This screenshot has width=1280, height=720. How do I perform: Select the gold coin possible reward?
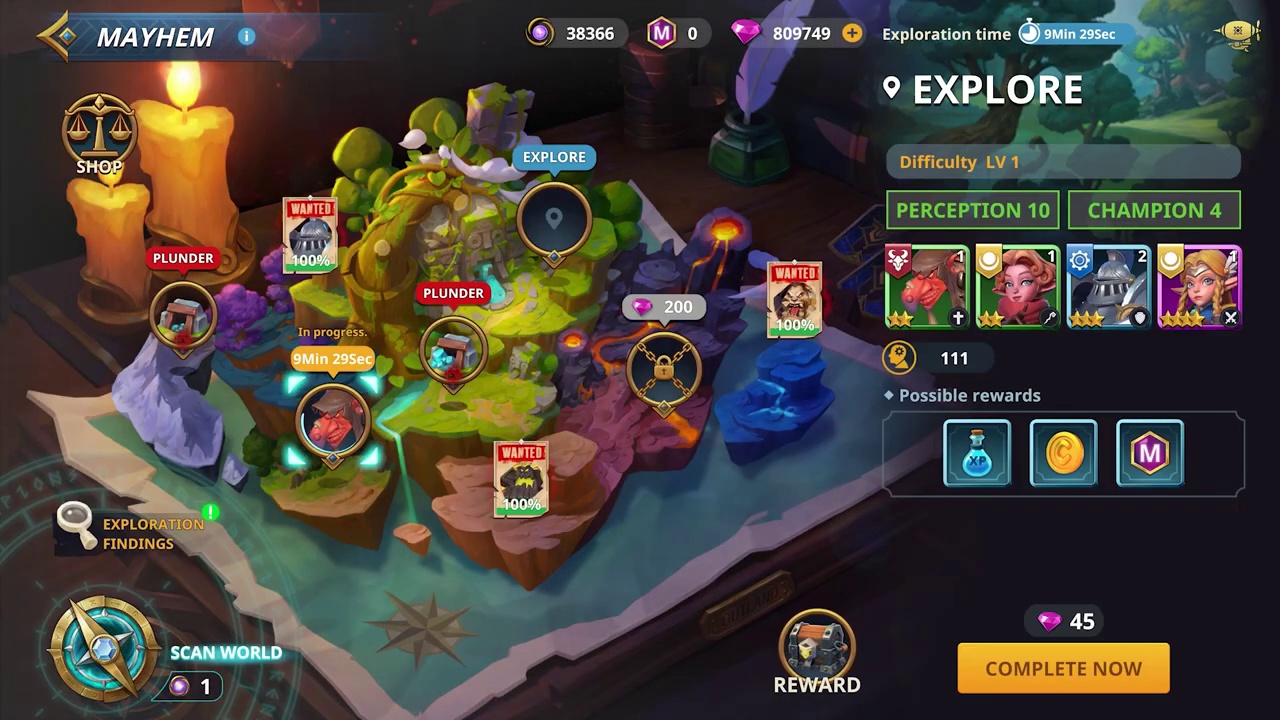[1063, 453]
